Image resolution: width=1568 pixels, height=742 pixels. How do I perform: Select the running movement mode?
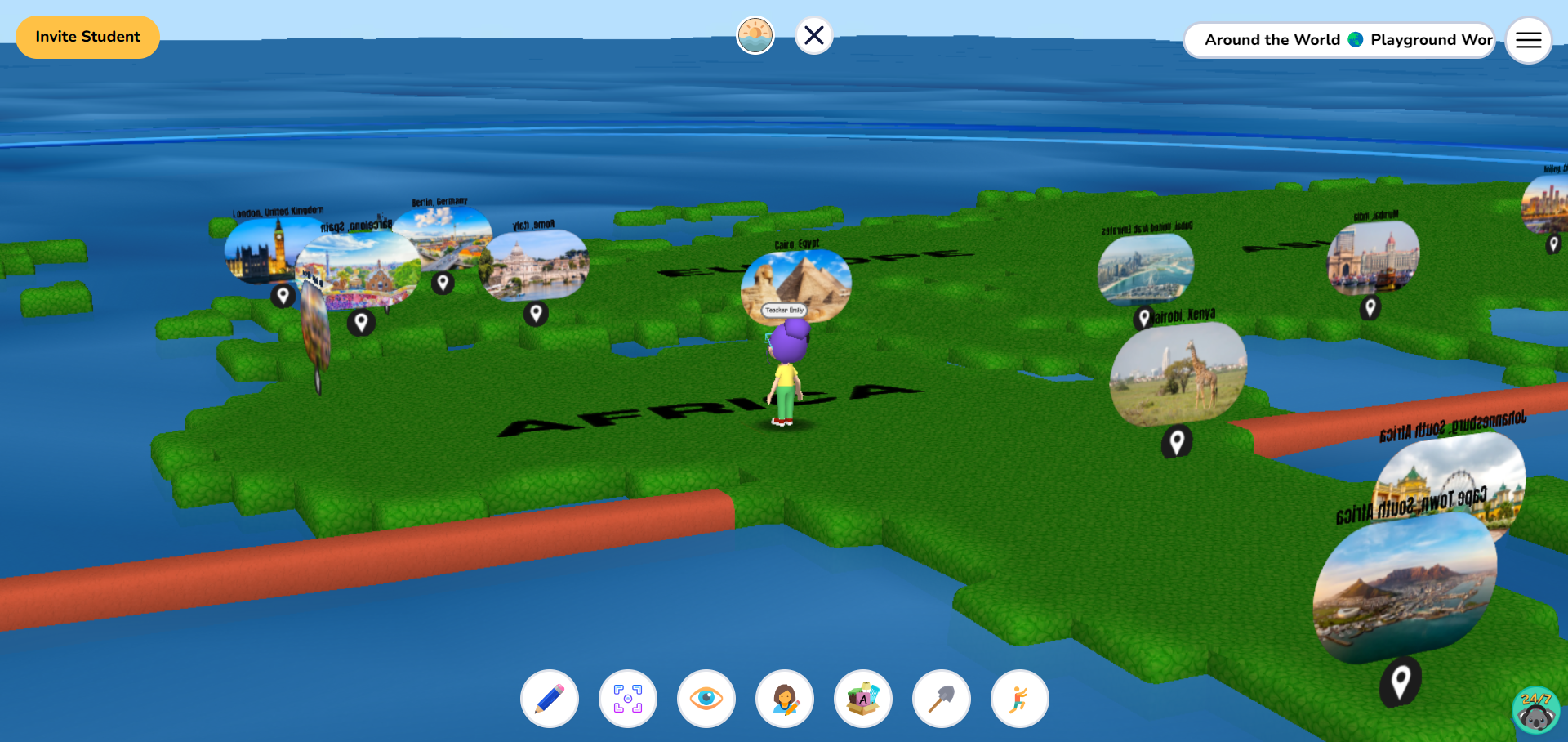1019,699
